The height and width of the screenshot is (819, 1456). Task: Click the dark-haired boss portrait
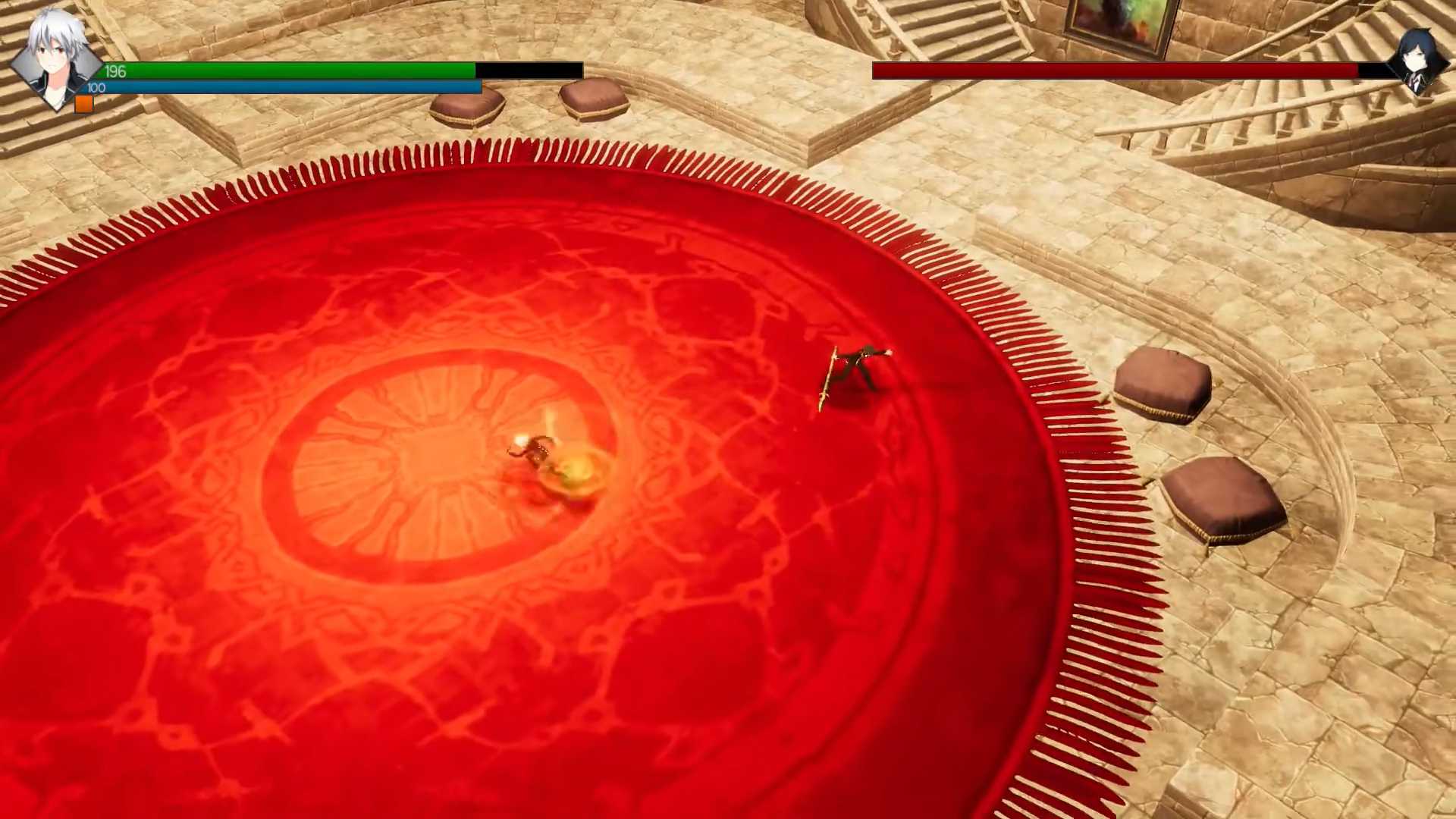1417,62
